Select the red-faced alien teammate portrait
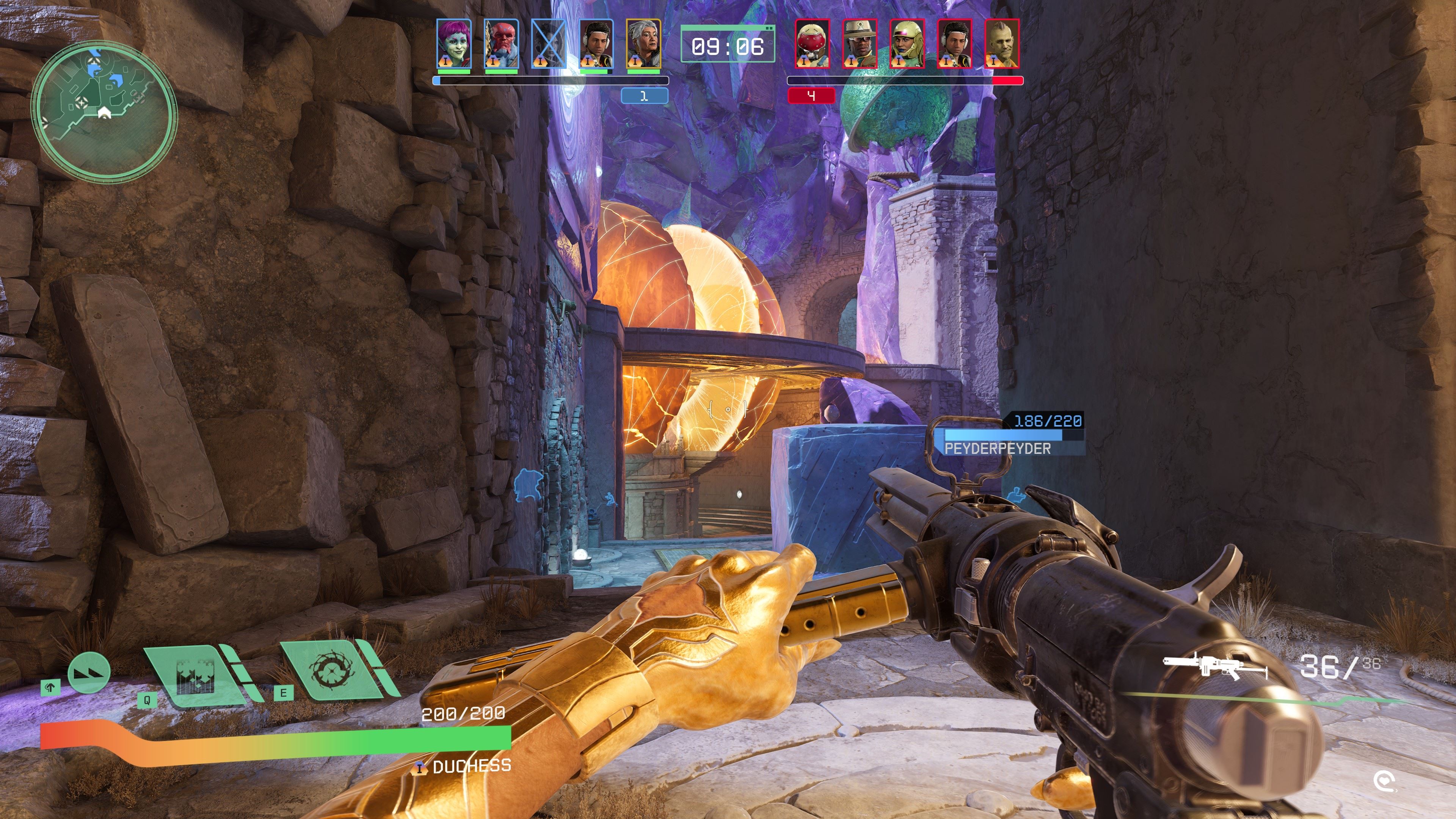Viewport: 1456px width, 819px height. click(501, 44)
